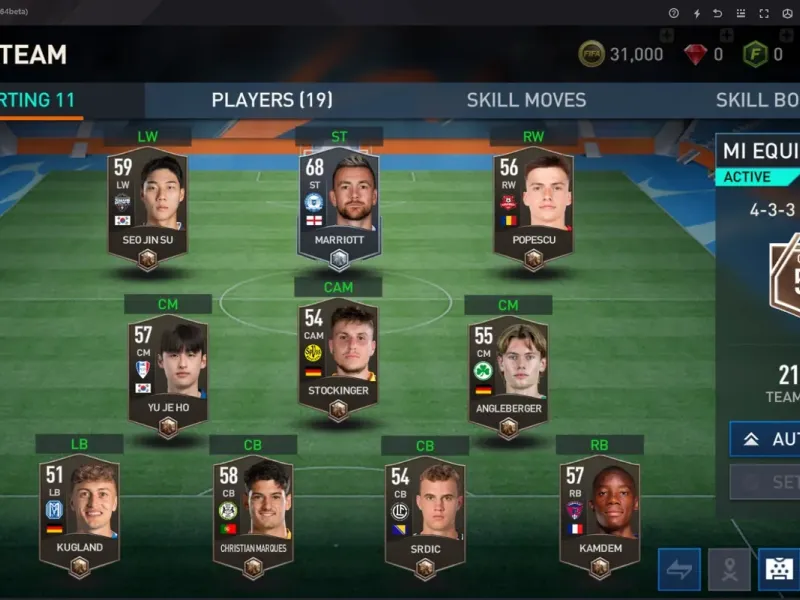Minimize the emulator window
Viewport: 800px width, 600px height.
pos(740,13)
